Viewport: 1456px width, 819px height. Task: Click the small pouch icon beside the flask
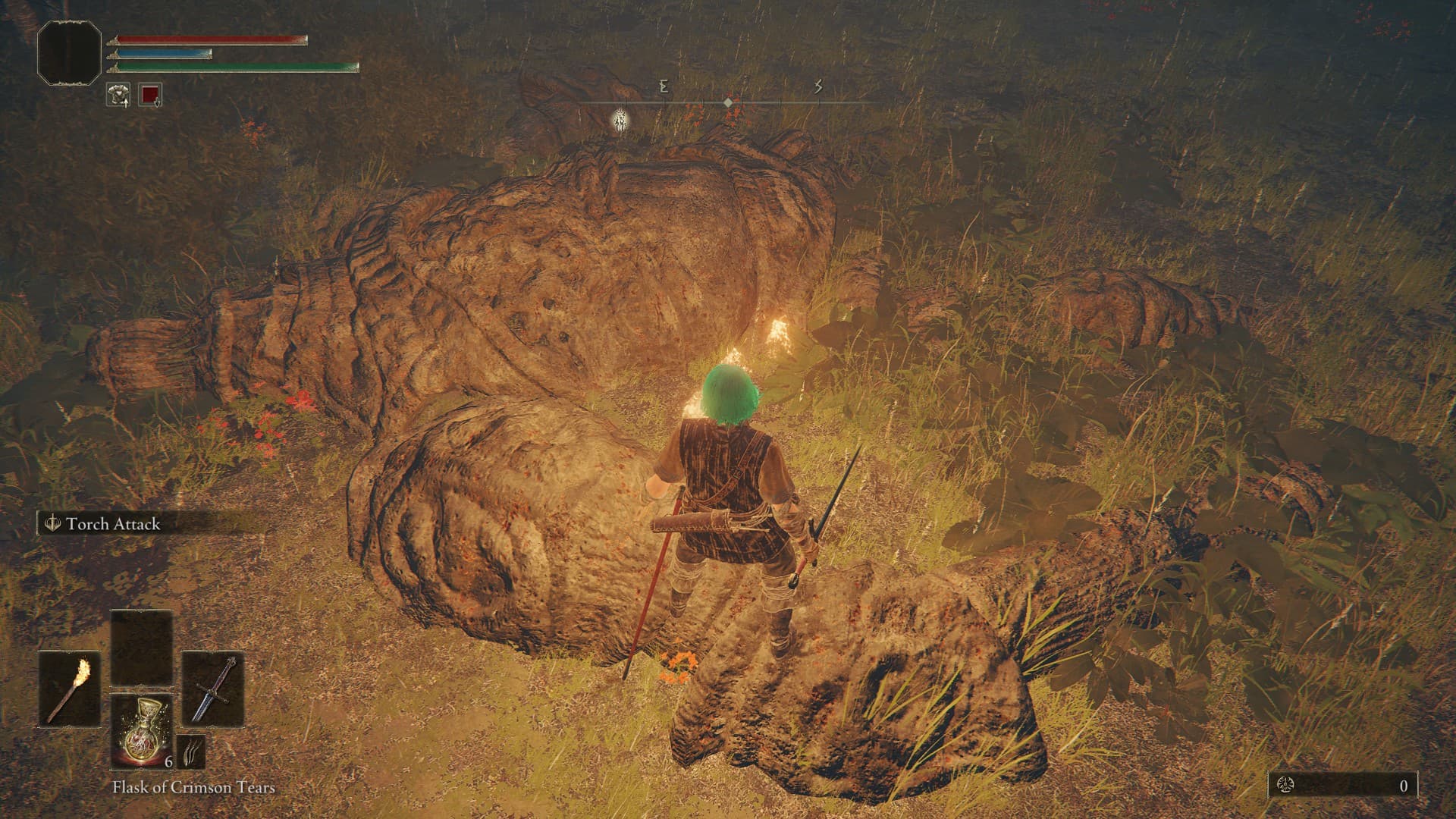(191, 752)
